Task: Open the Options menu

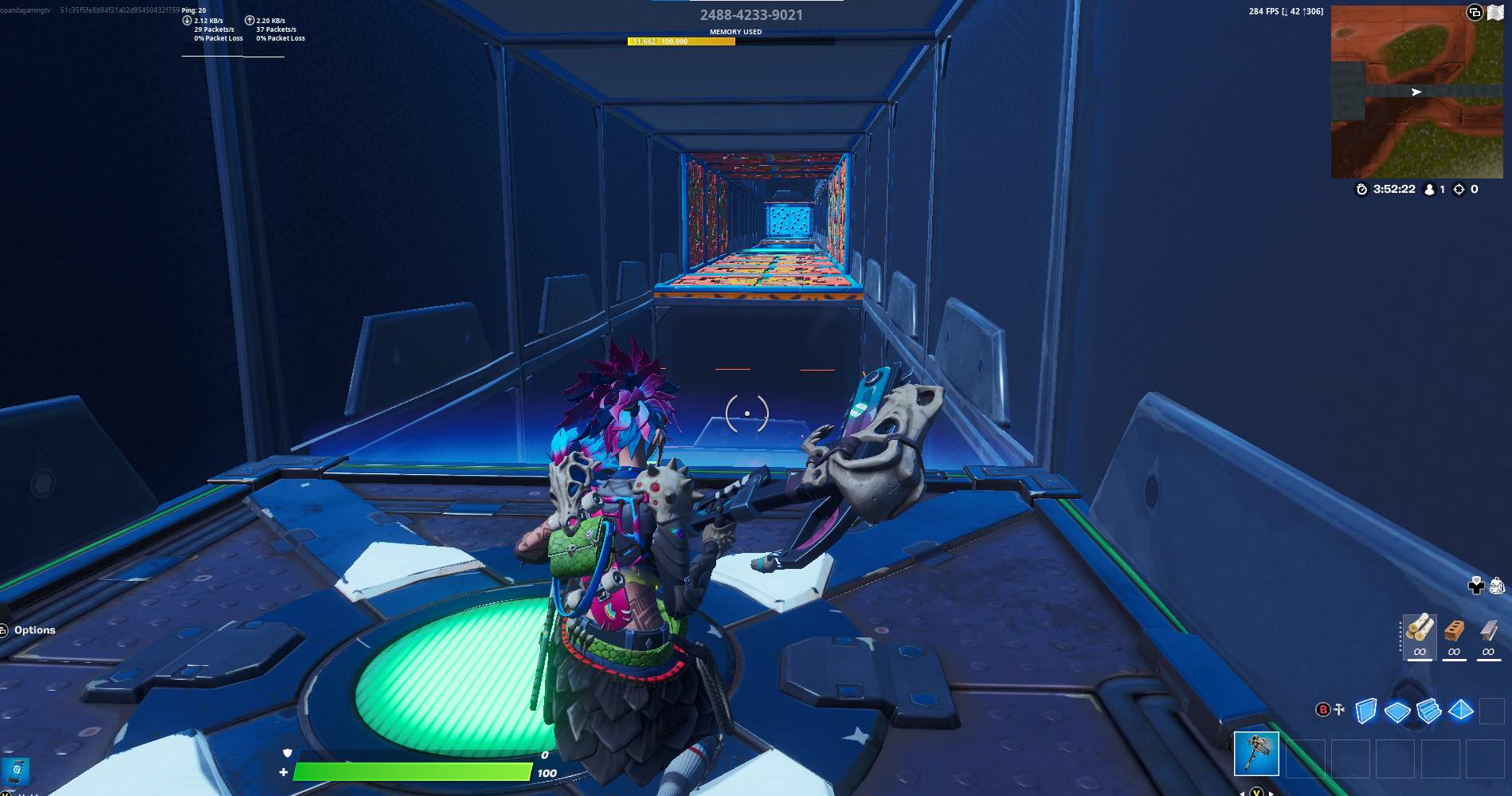Action: point(34,629)
